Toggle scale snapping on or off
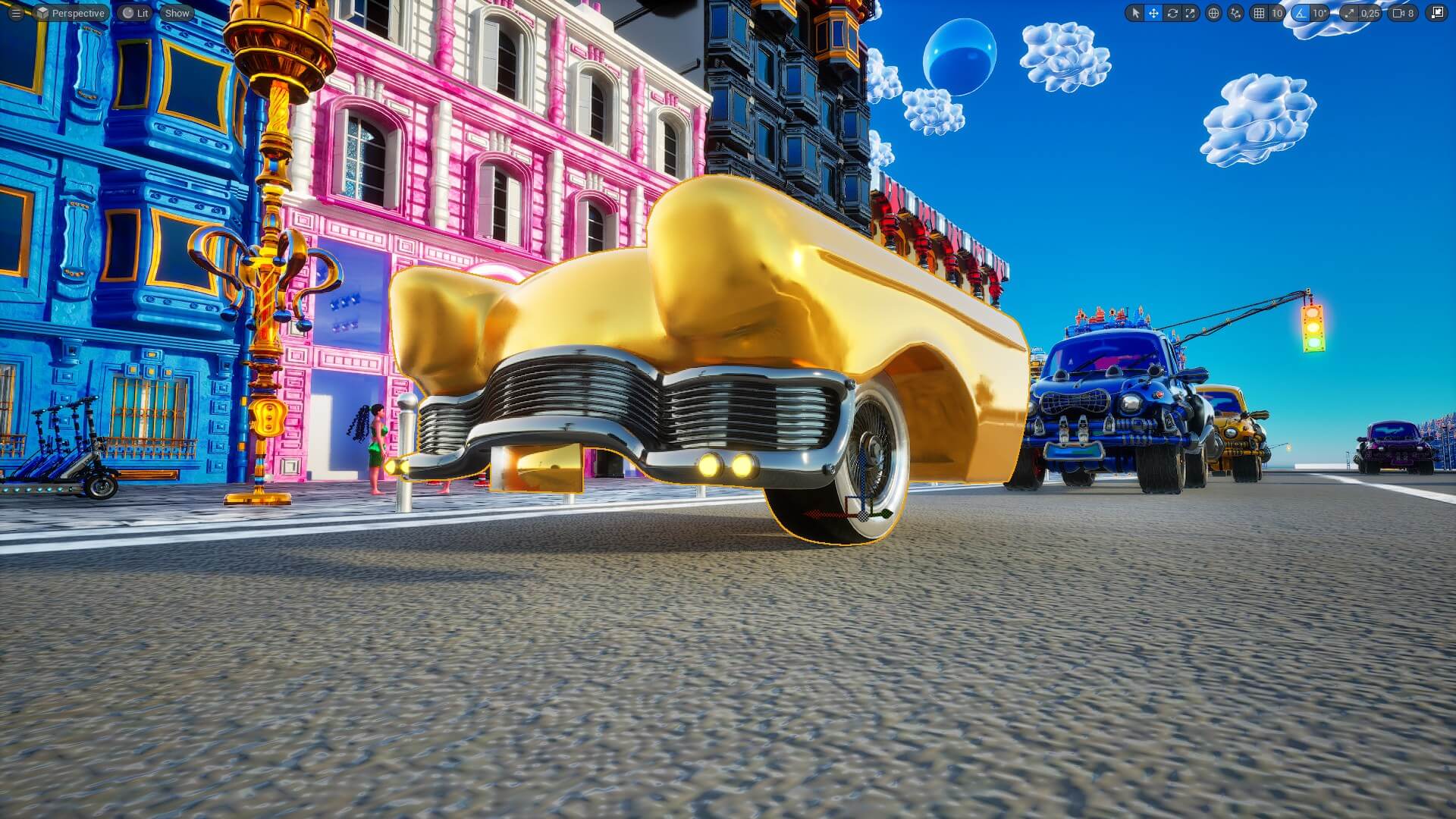Image resolution: width=1456 pixels, height=819 pixels. click(1349, 14)
